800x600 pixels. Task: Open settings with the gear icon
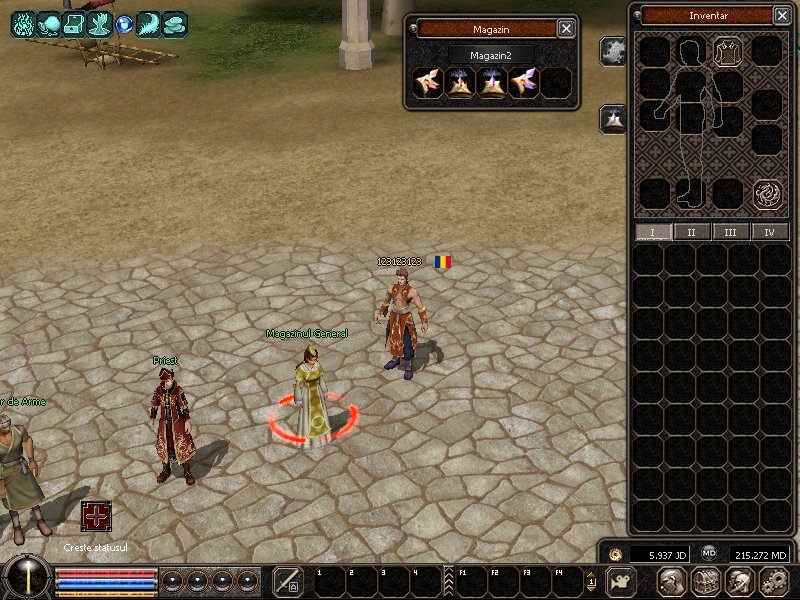pos(774,581)
